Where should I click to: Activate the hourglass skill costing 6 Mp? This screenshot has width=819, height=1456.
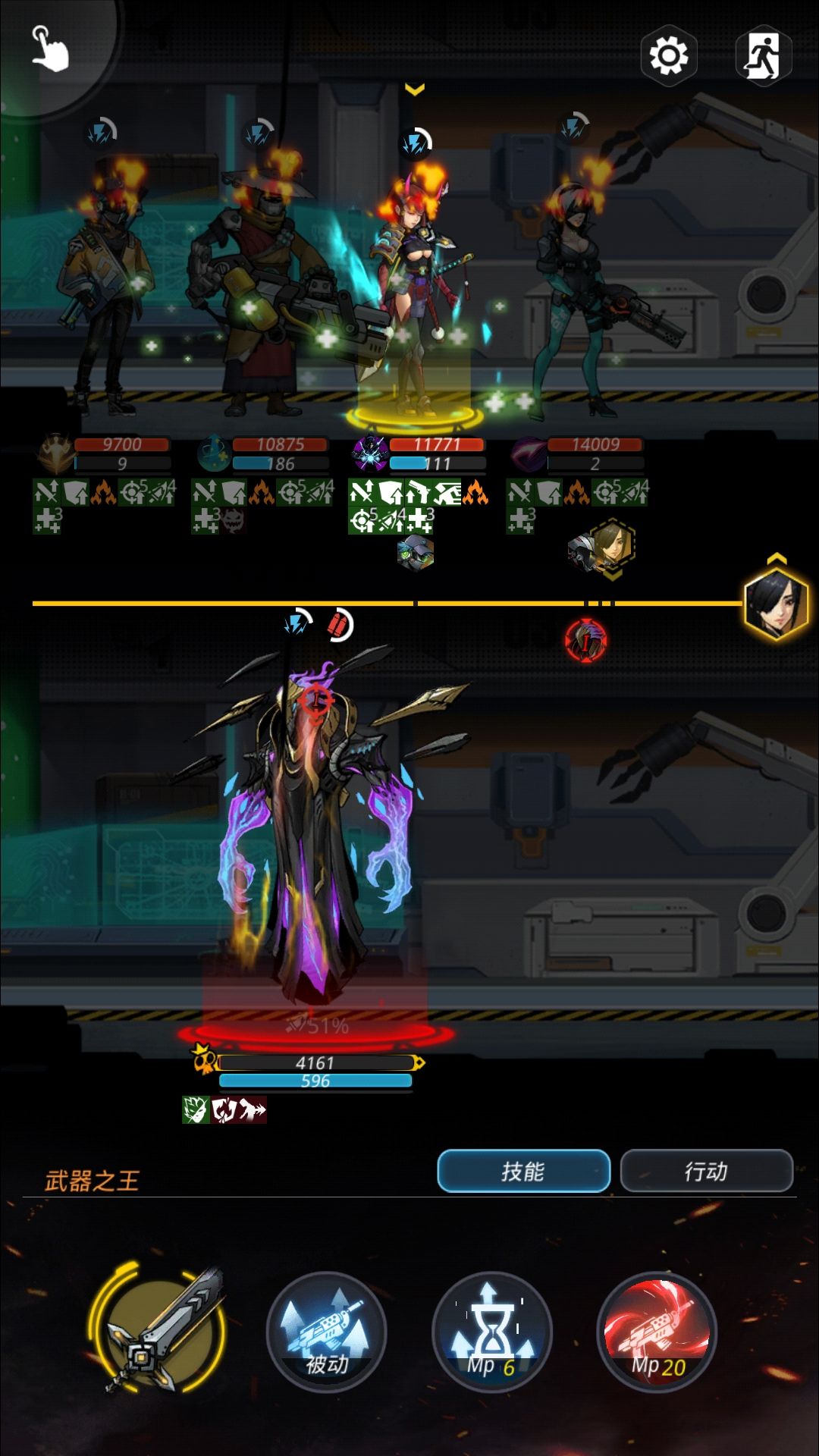(491, 1332)
